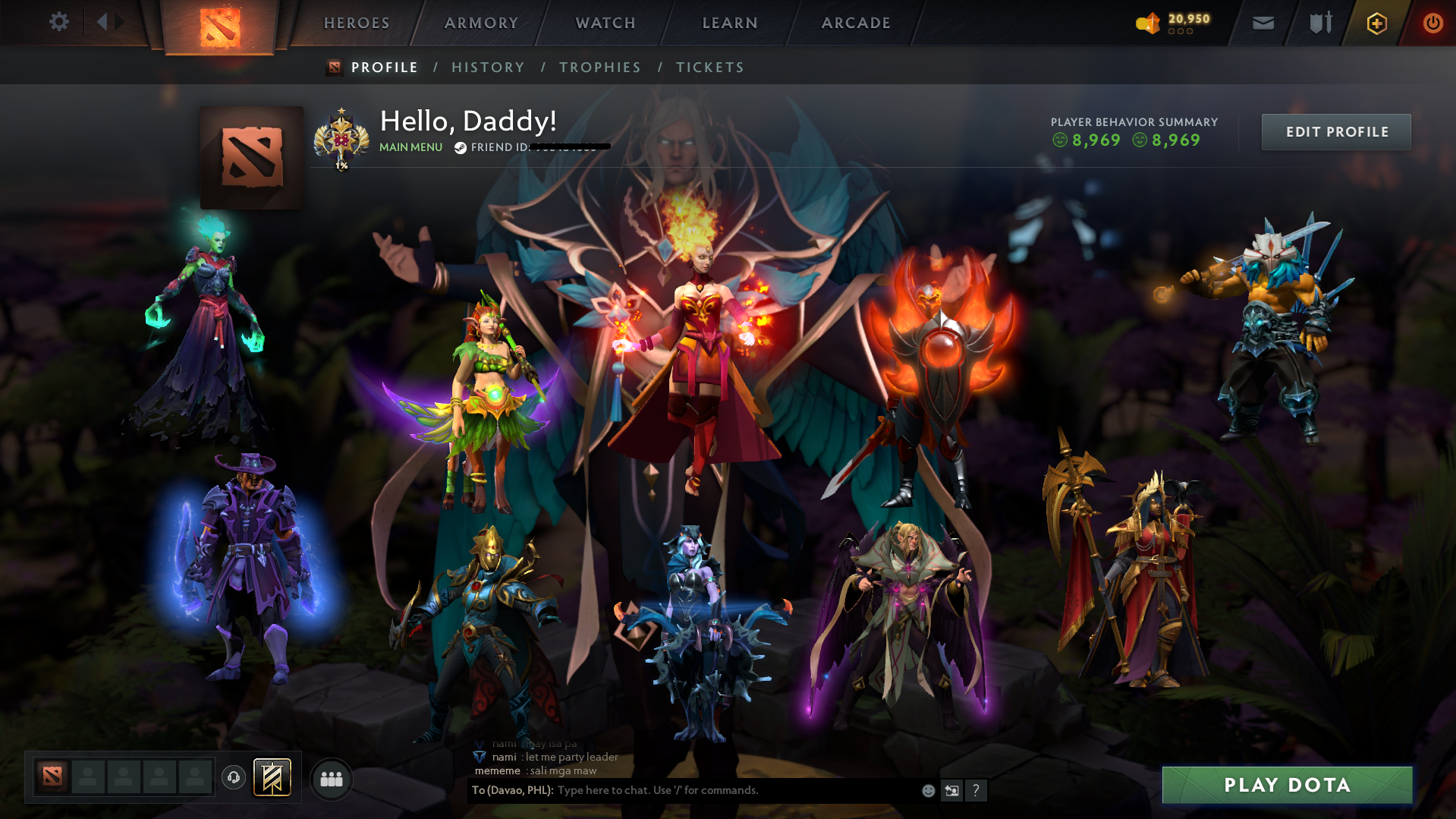
Task: Click the chat help question mark
Action: 976,790
